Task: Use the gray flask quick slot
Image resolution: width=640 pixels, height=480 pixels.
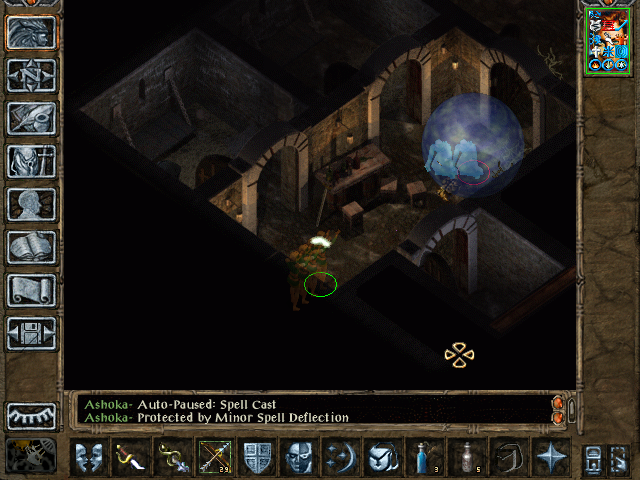Action: tap(467, 457)
